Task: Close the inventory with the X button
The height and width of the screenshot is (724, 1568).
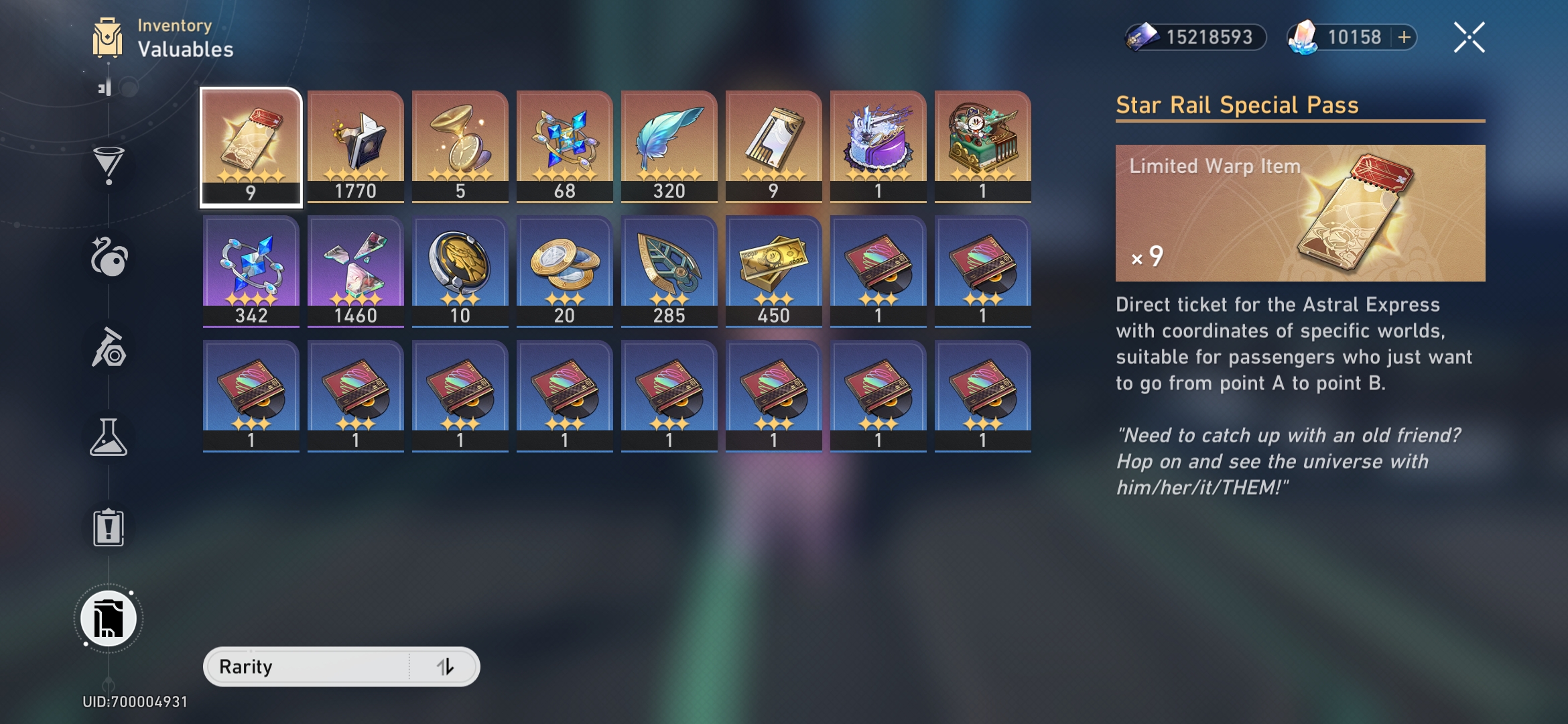Action: 1468,38
